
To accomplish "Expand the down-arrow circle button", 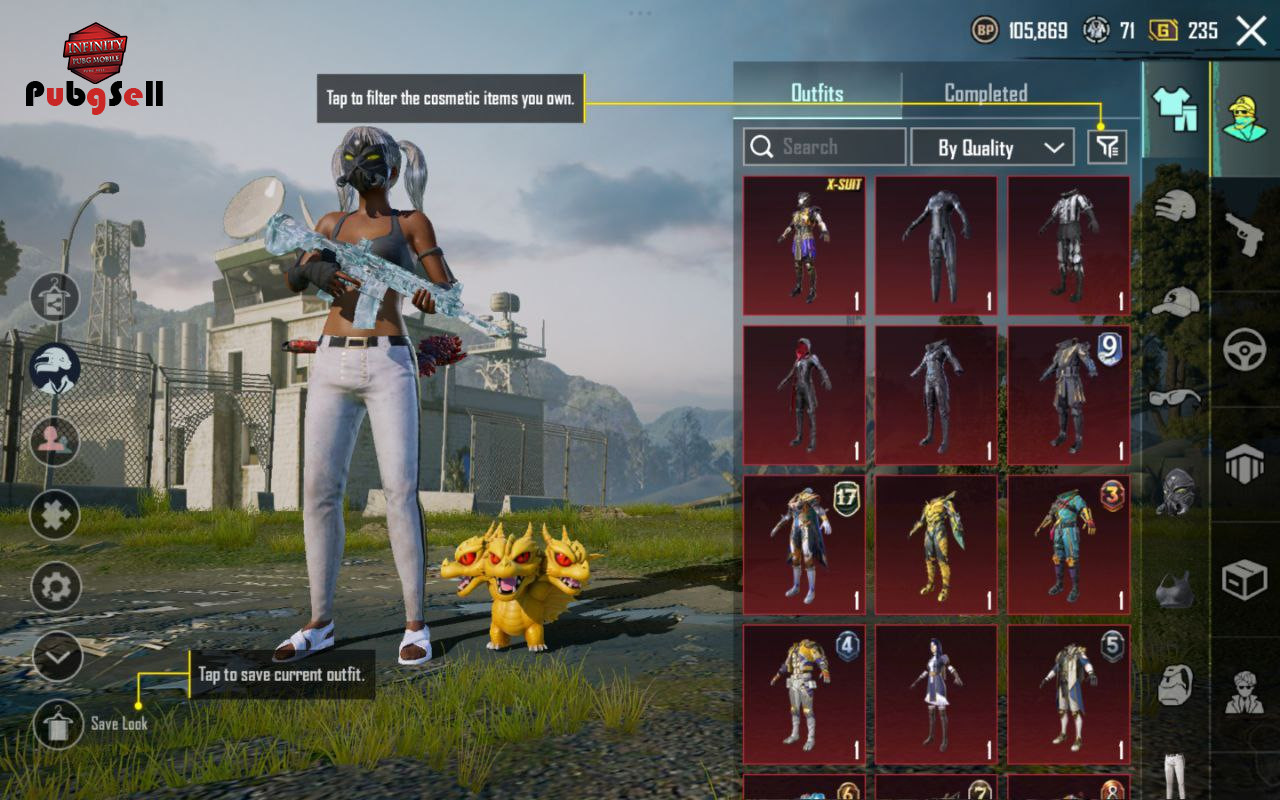I will (57, 657).
